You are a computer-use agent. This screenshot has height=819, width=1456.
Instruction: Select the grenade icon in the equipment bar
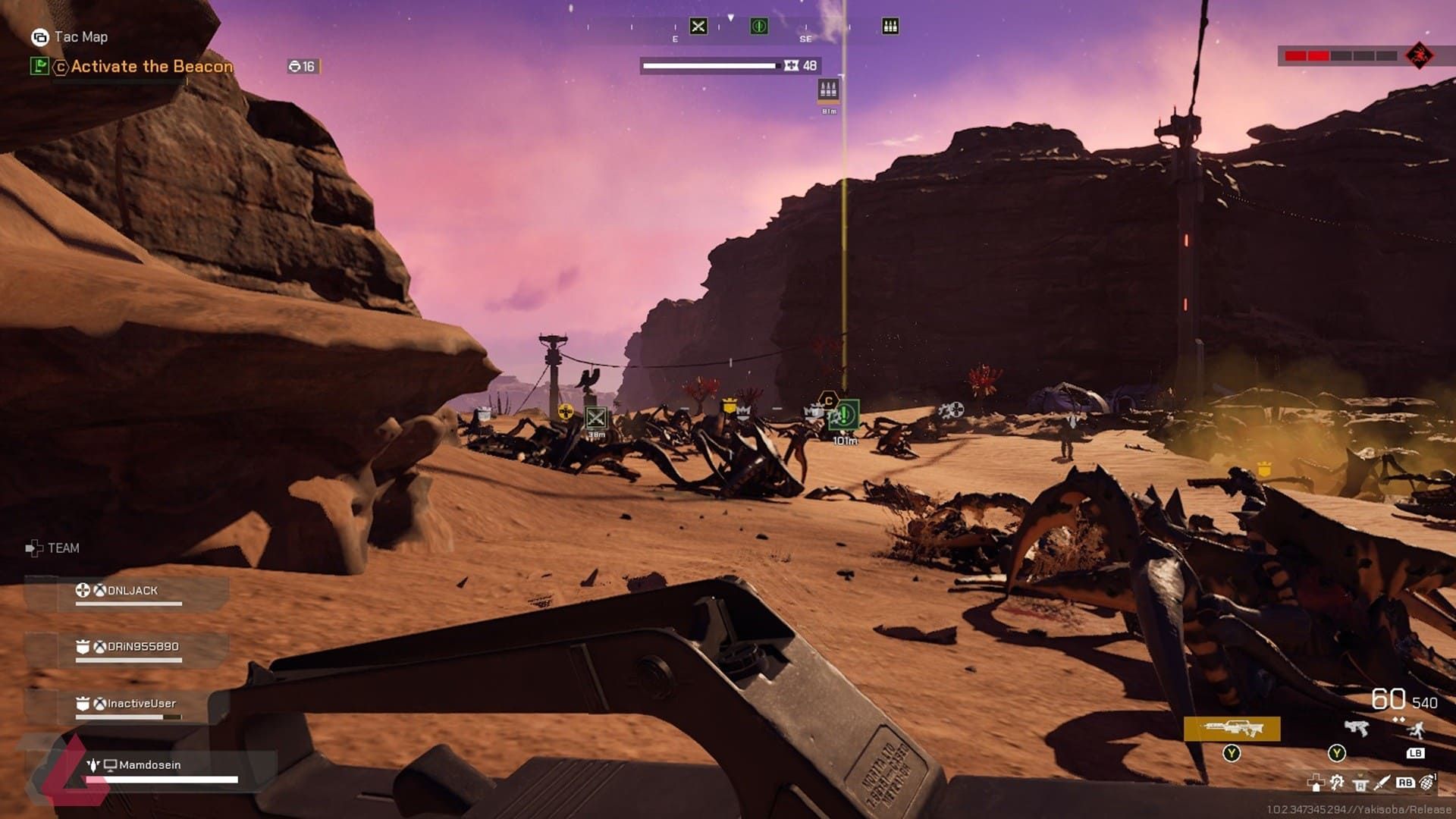pos(1427,783)
